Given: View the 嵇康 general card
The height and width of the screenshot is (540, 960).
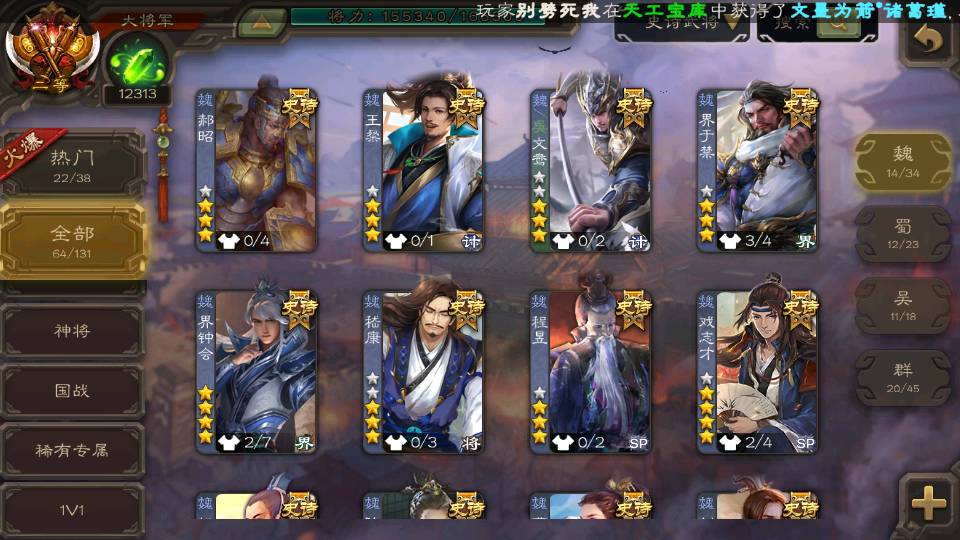Looking at the screenshot, I should [x=423, y=372].
